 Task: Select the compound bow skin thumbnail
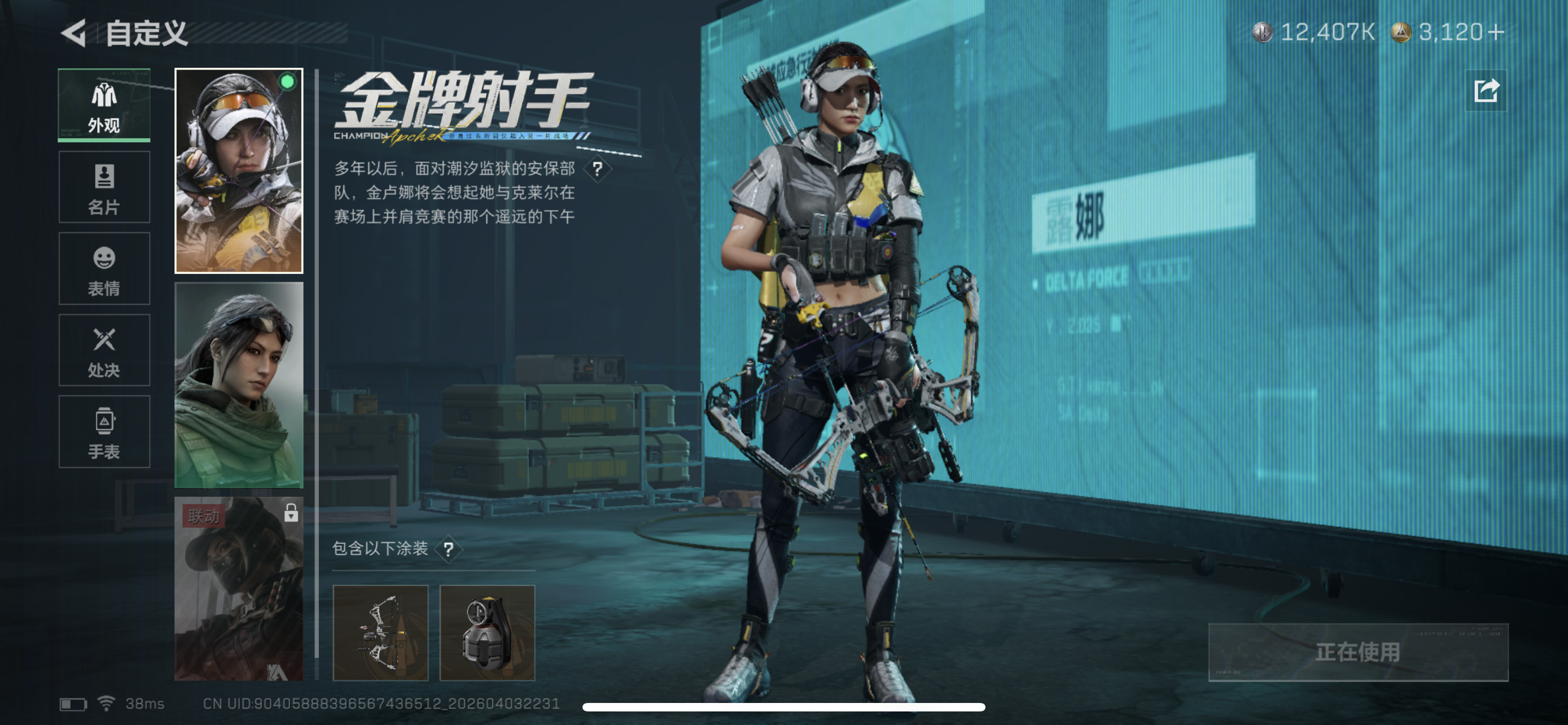pos(381,632)
